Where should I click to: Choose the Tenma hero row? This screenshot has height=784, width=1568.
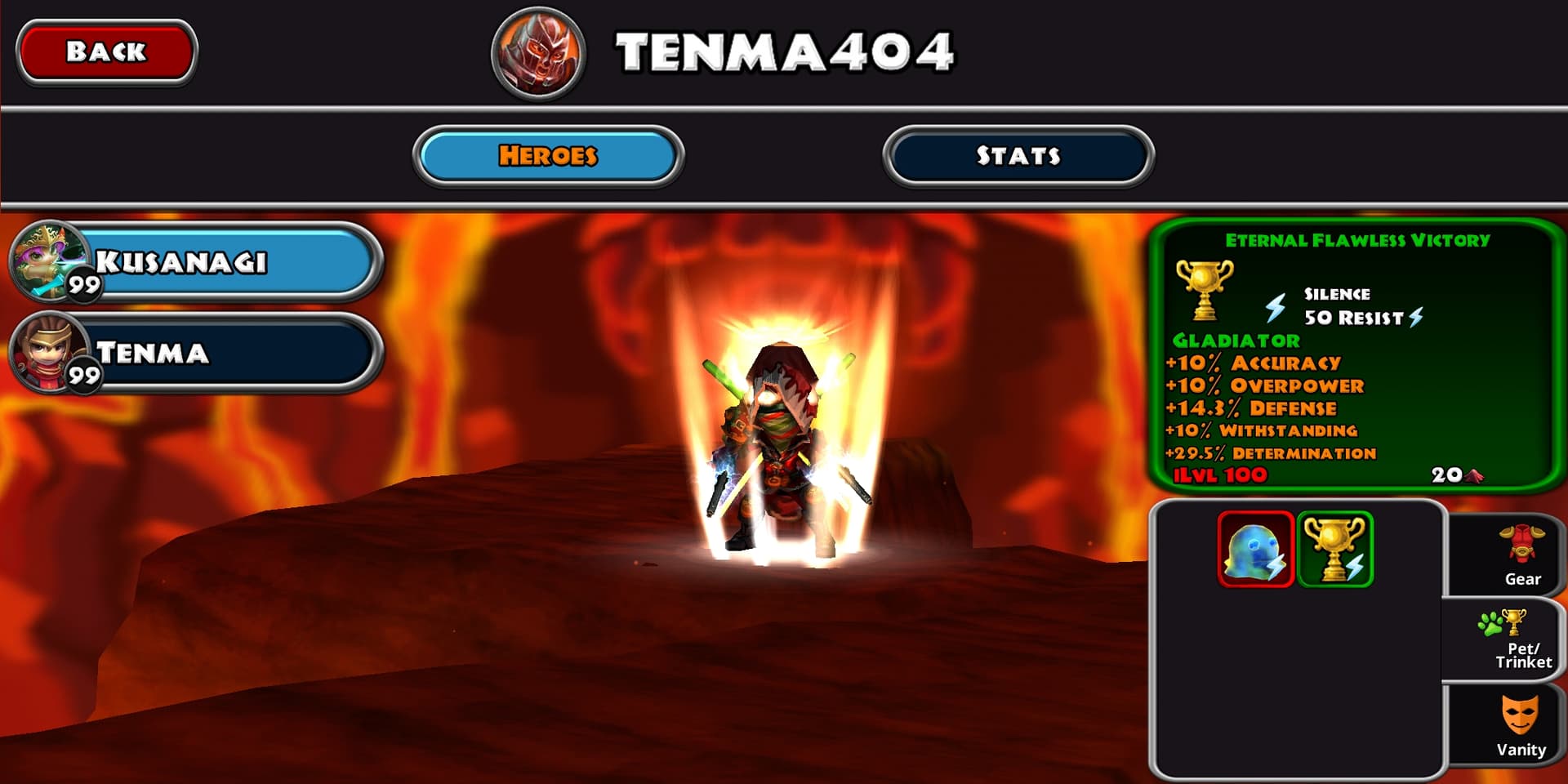point(196,353)
